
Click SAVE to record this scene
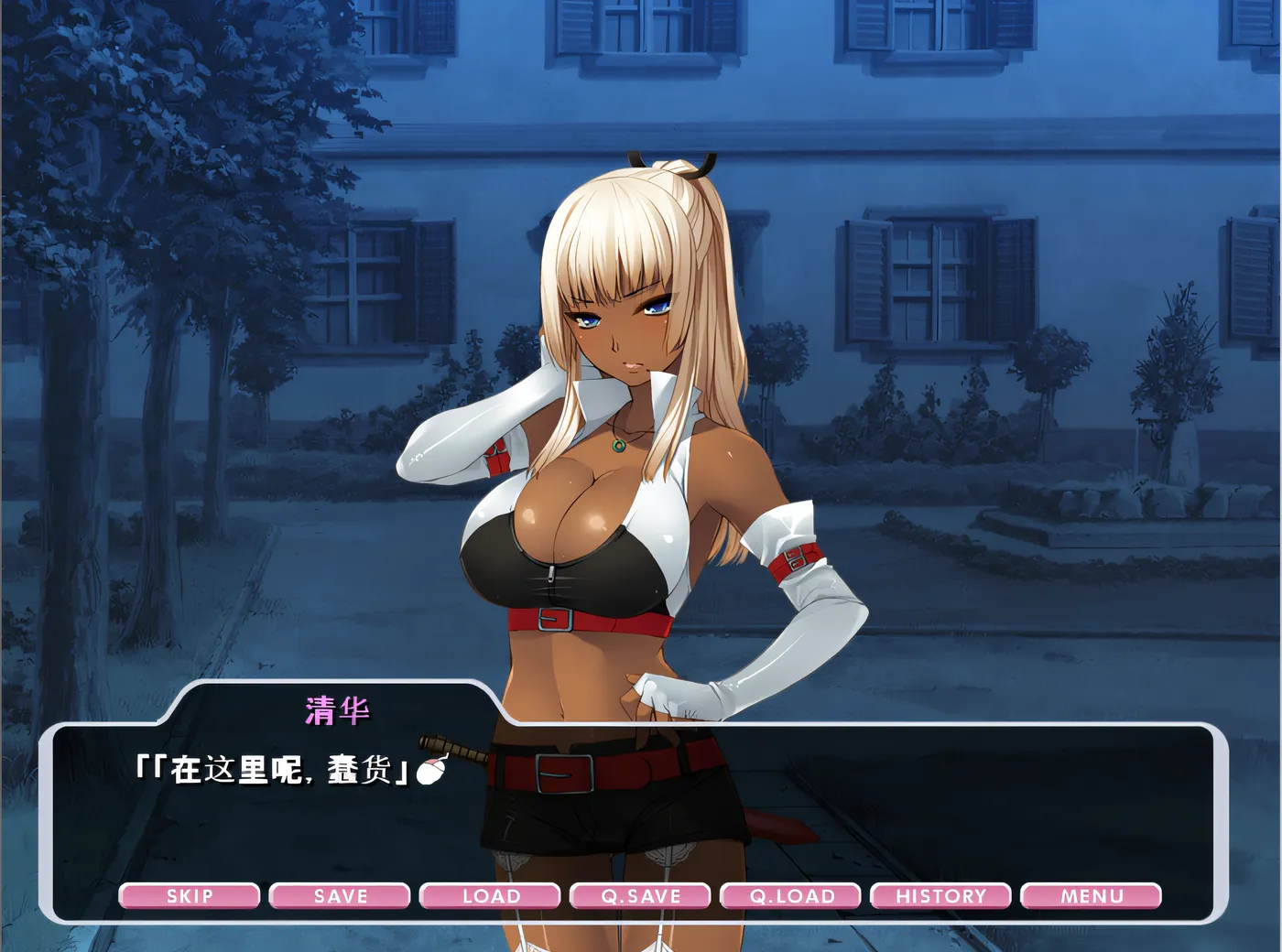tap(340, 896)
